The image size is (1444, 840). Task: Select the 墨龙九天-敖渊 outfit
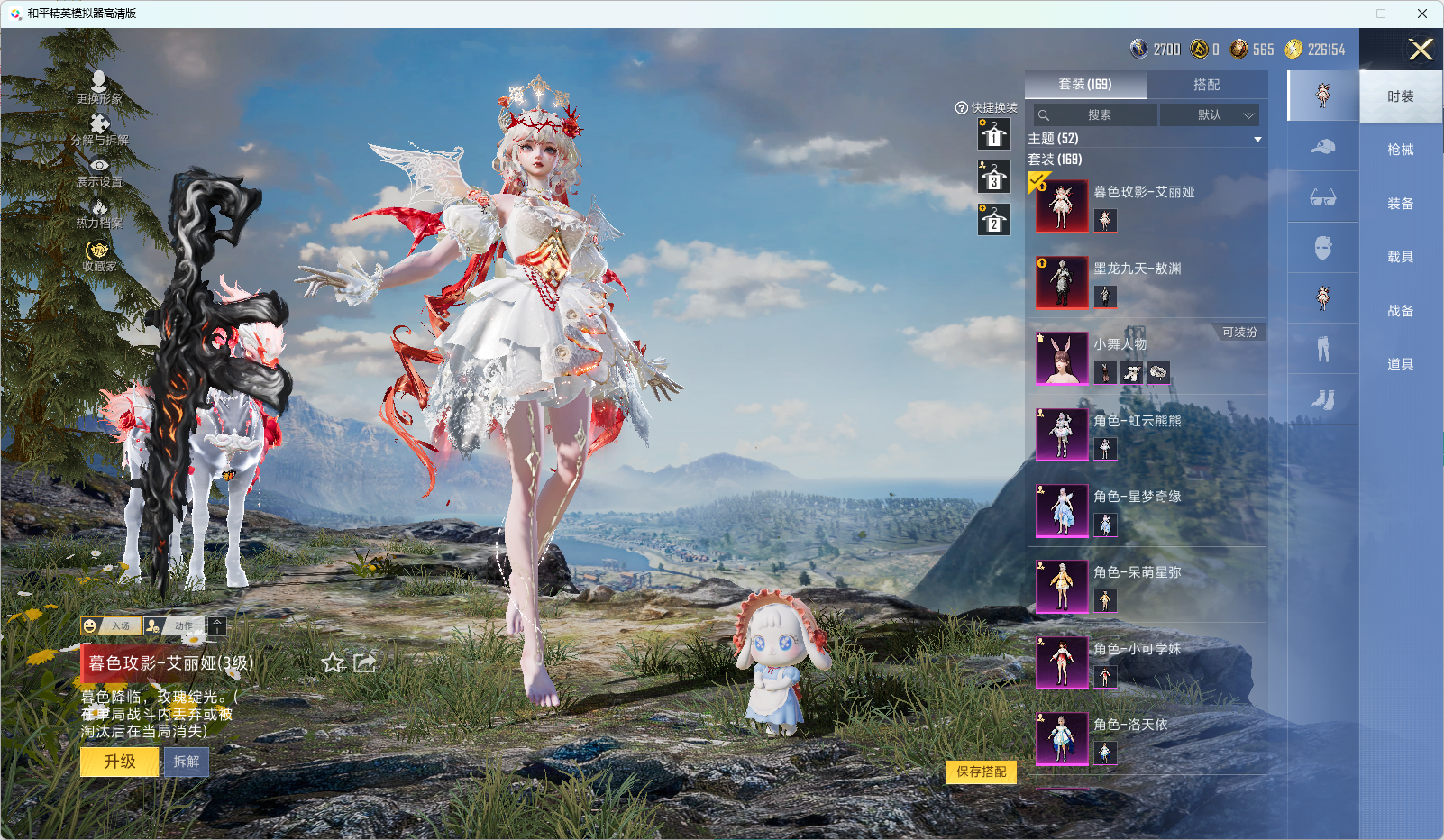click(1137, 269)
